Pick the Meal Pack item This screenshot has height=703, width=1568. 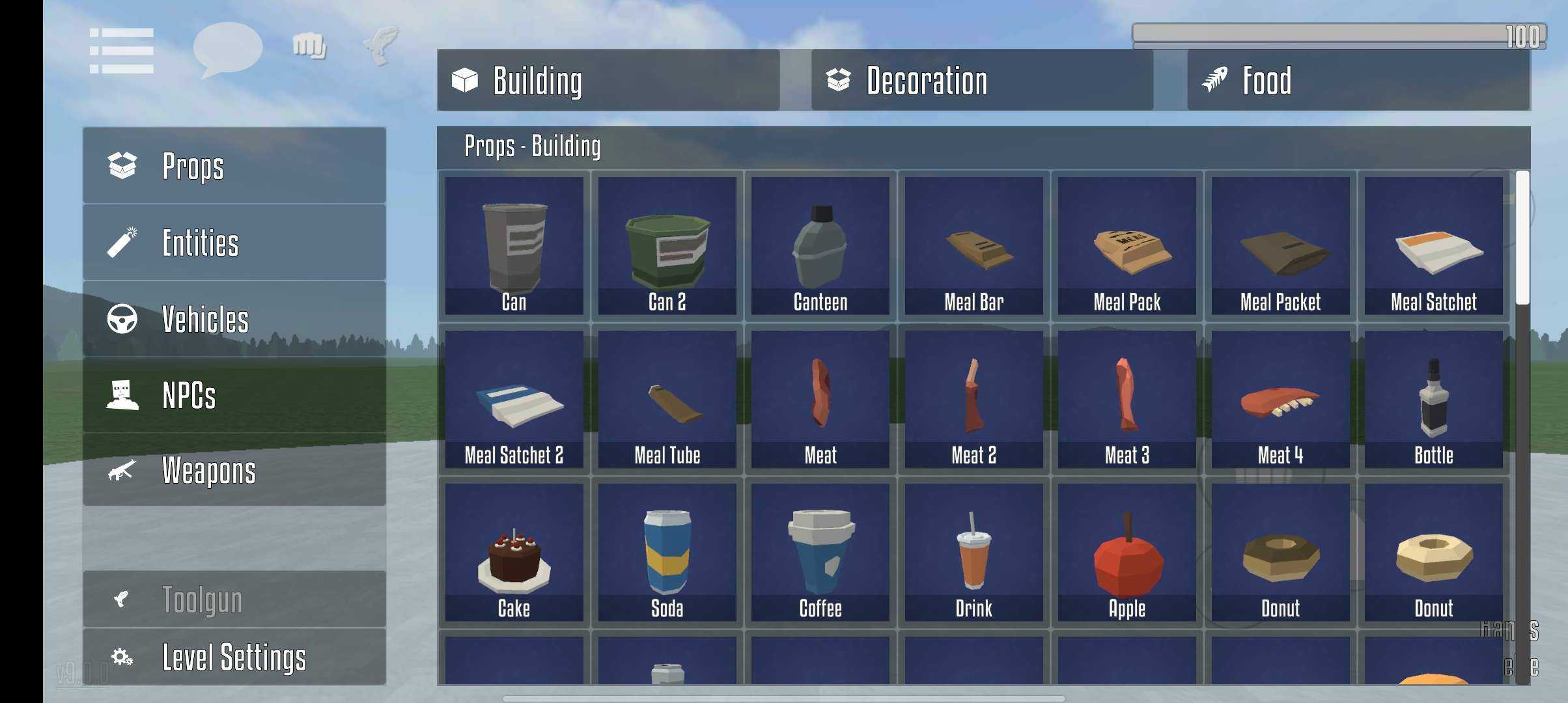(x=1127, y=246)
